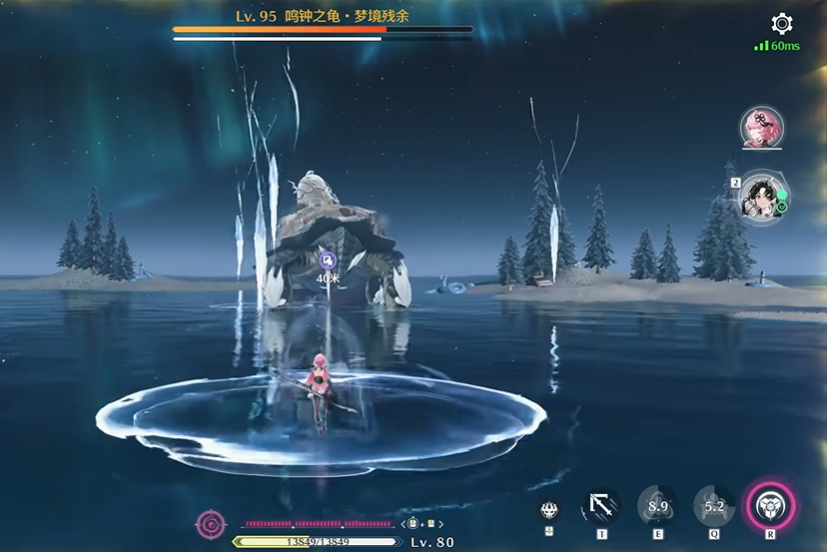This screenshot has width=827, height=552.
Task: Select the pink-haired character portrait
Action: [x=761, y=128]
